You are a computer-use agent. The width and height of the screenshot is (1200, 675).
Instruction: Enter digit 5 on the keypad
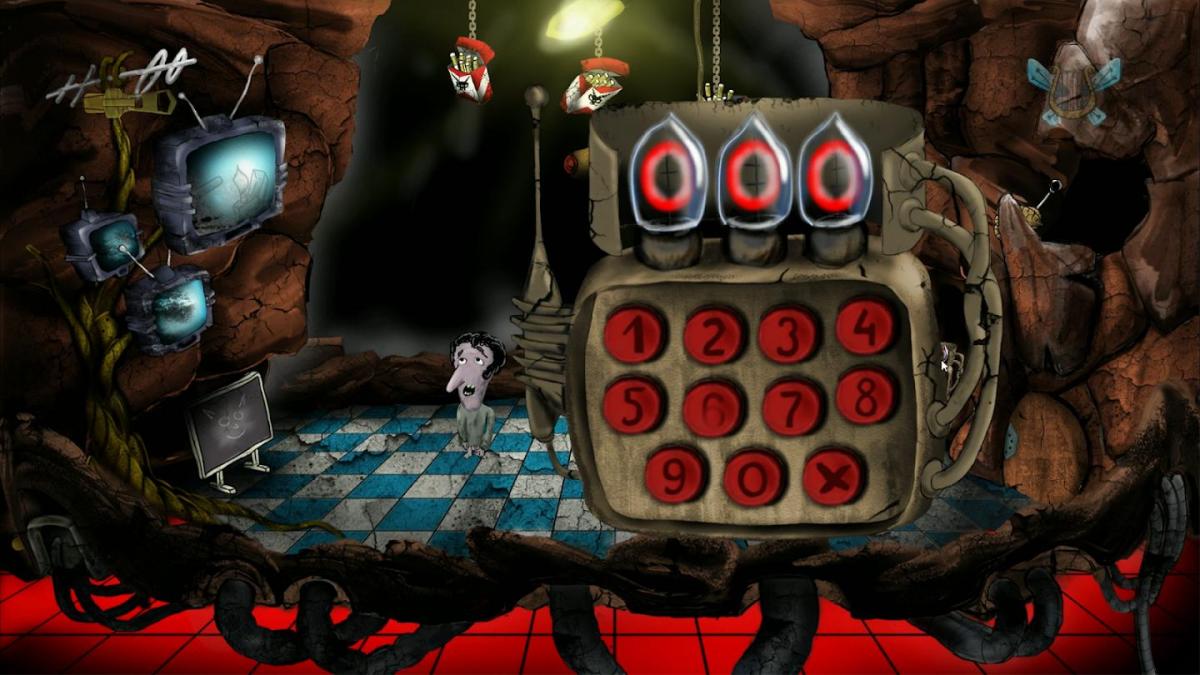[632, 404]
